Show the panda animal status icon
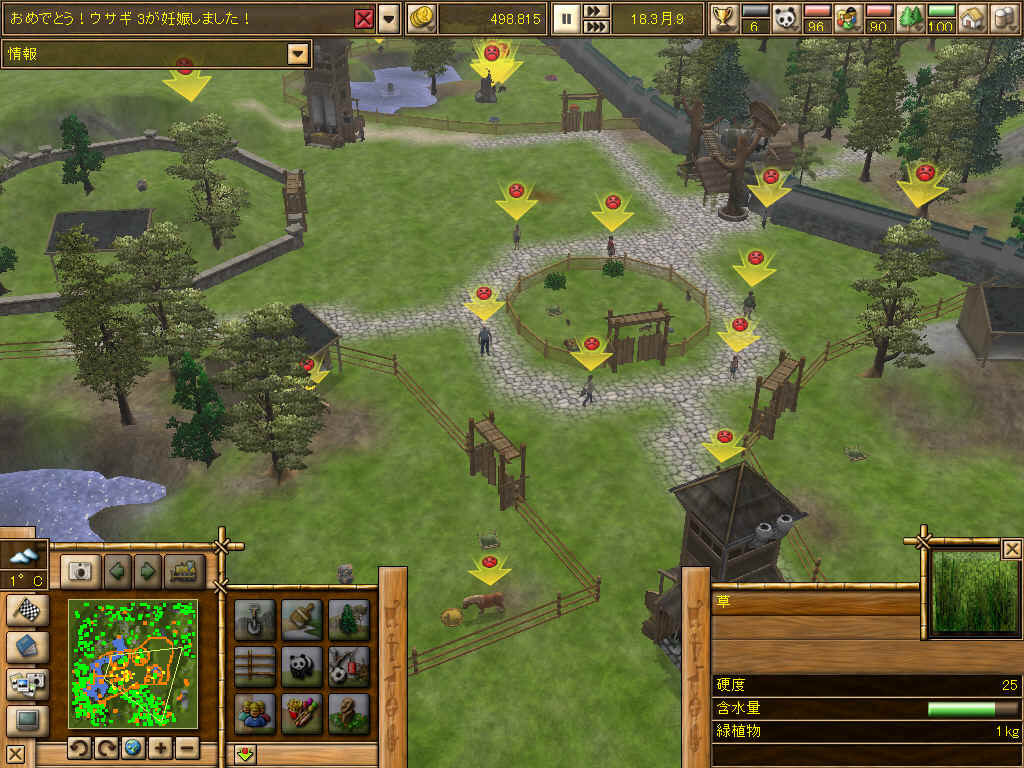Screen dimensions: 1024x768 [787, 17]
